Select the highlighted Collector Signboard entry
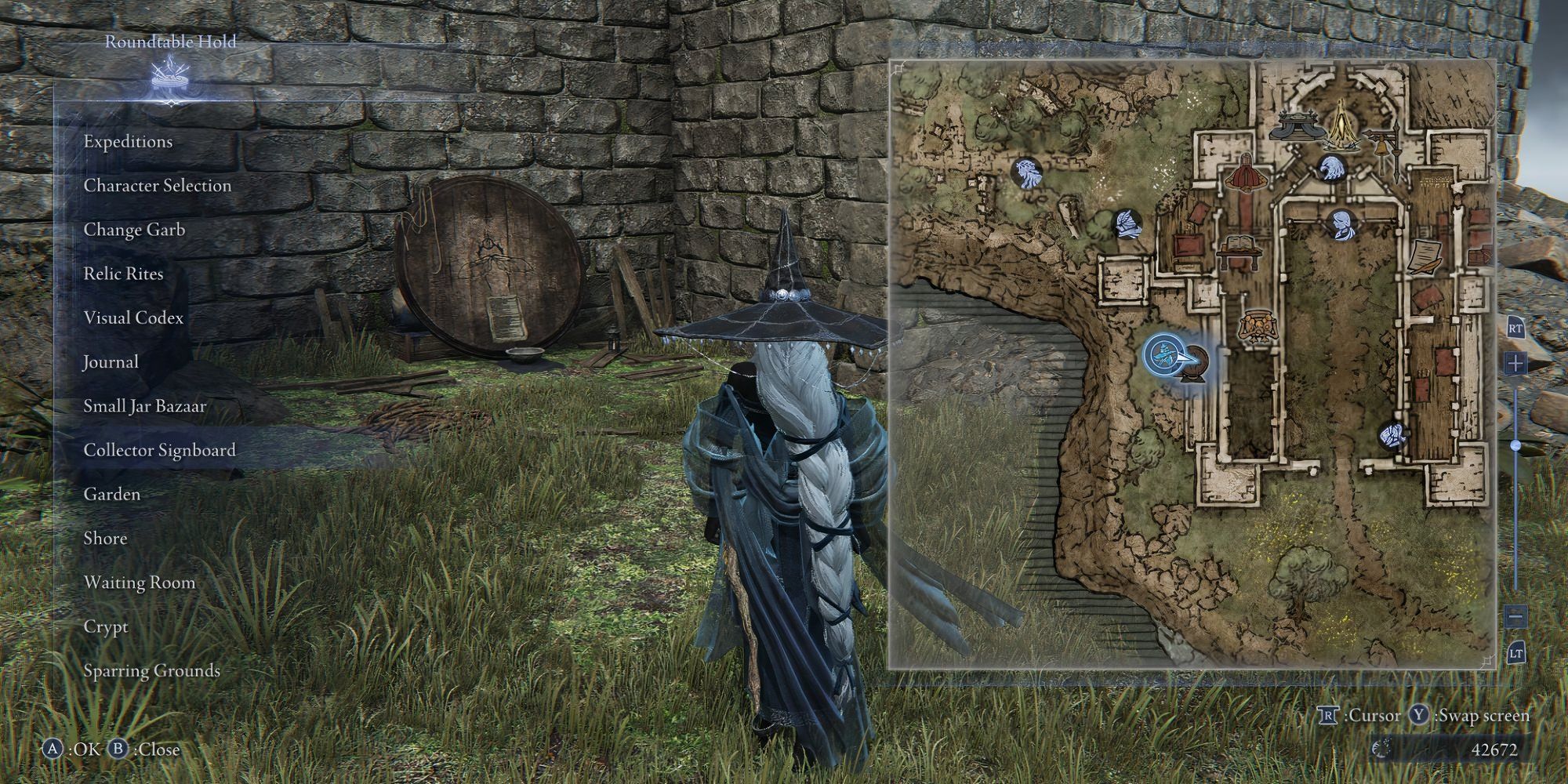The image size is (1568, 784). tap(159, 450)
